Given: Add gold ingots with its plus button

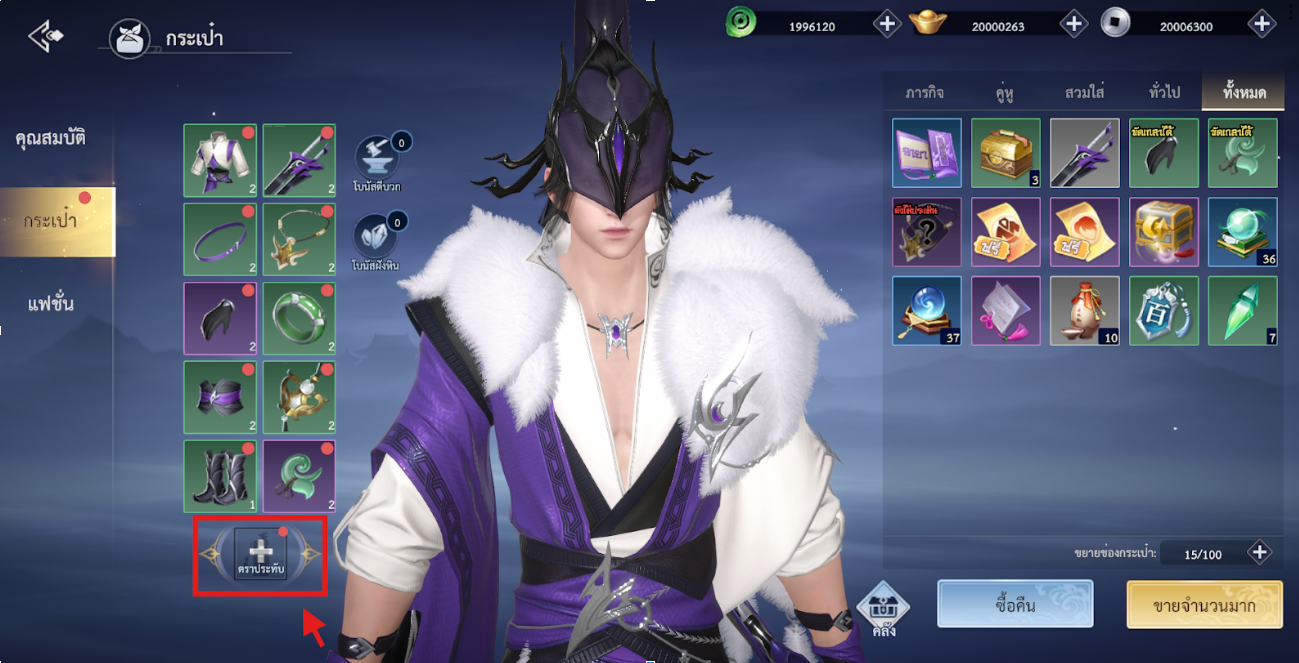Looking at the screenshot, I should point(1073,23).
